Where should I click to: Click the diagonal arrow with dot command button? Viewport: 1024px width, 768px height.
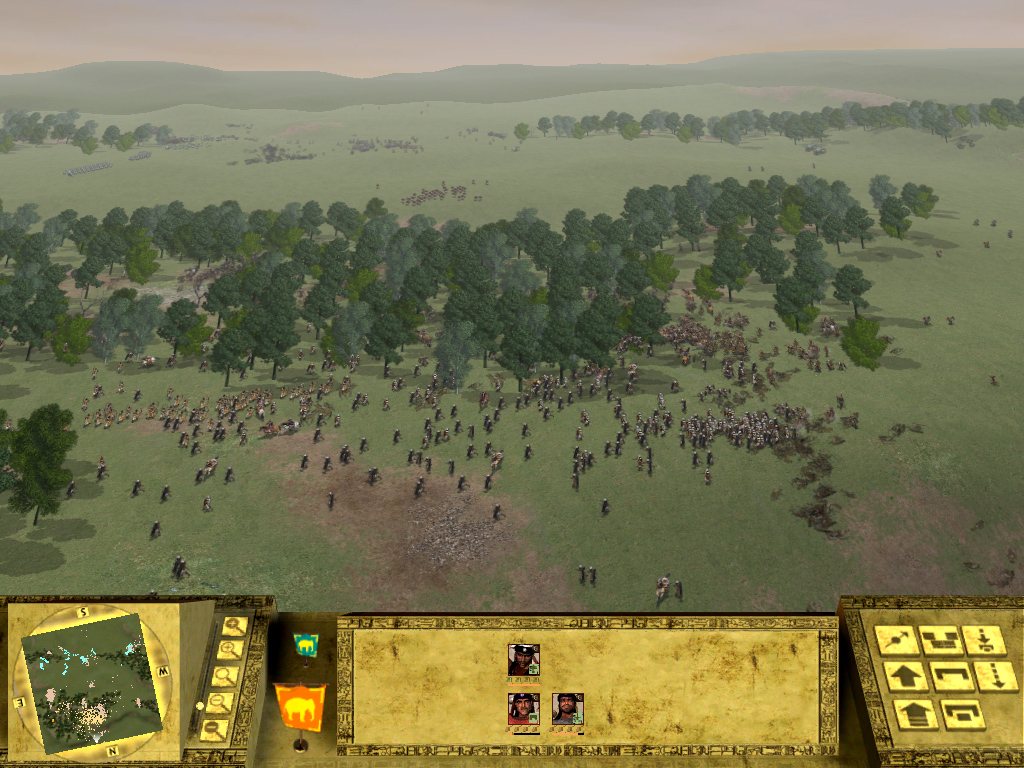tap(897, 640)
